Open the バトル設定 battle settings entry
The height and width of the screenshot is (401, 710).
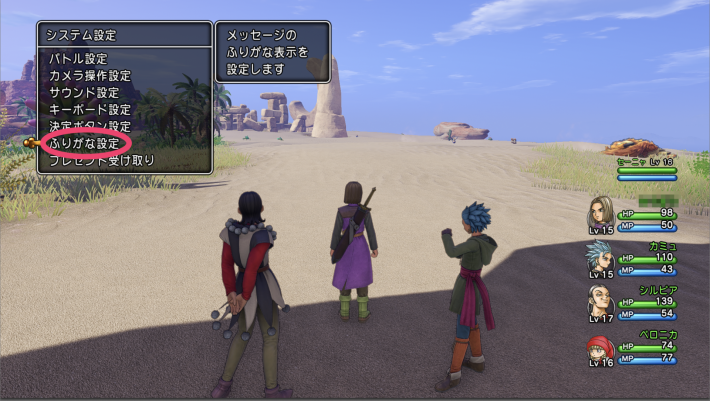[78, 59]
